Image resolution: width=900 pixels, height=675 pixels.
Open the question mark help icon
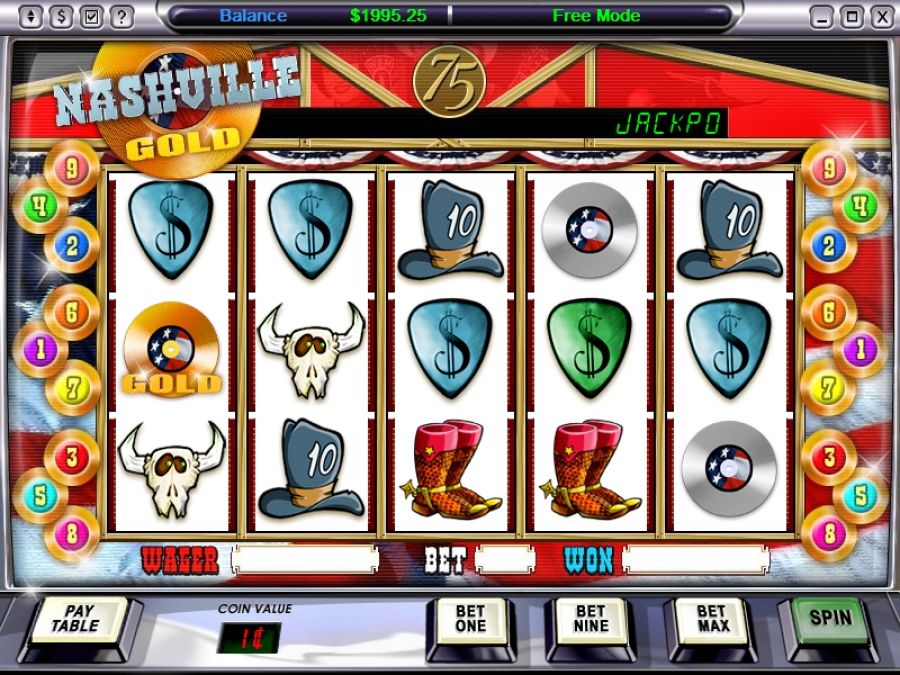(x=121, y=17)
